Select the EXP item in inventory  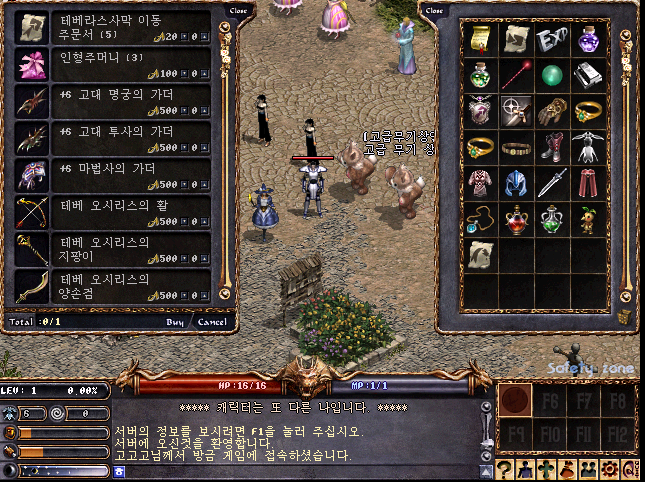(x=551, y=39)
